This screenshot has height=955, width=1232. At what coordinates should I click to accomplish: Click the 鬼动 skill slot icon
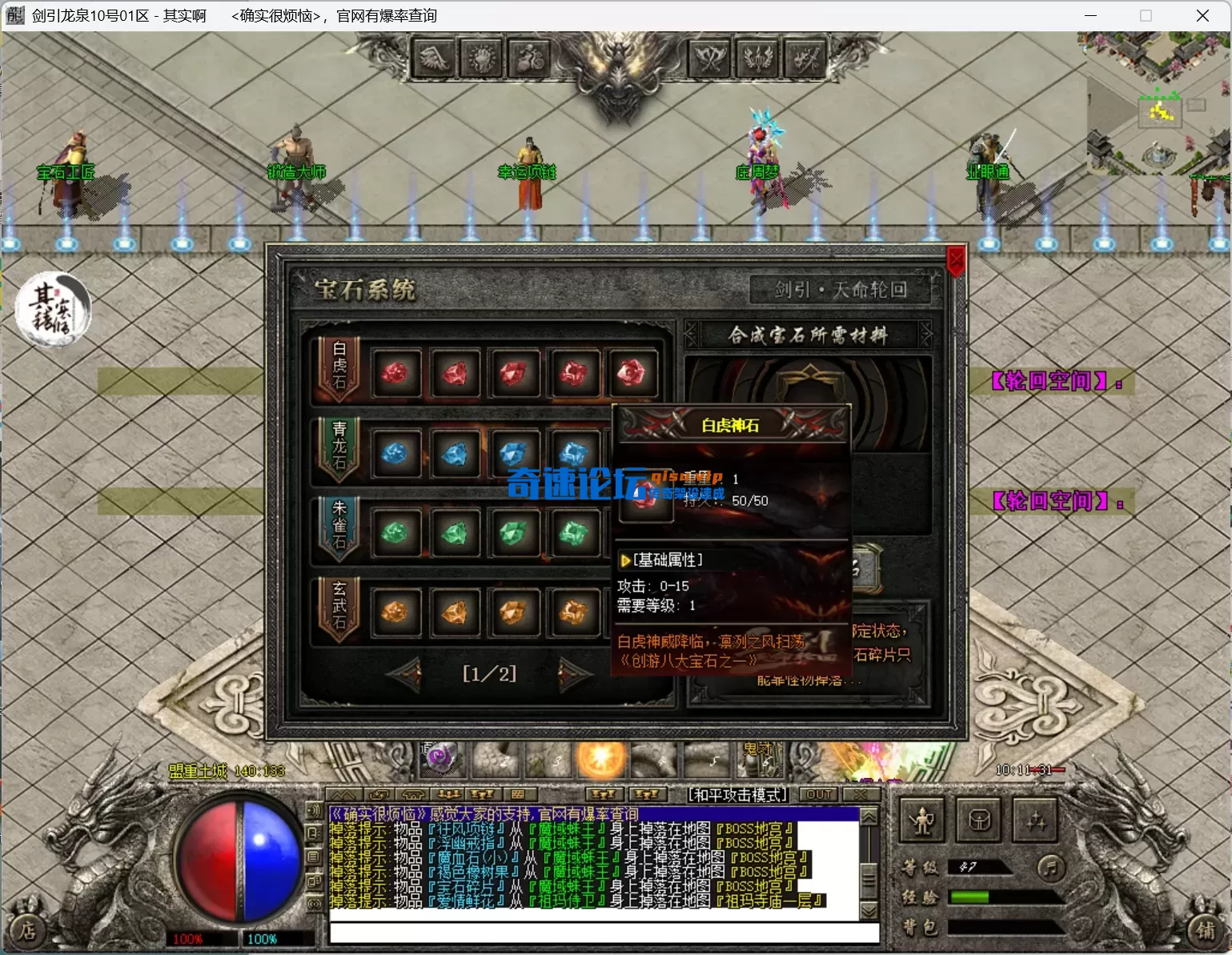point(760,760)
